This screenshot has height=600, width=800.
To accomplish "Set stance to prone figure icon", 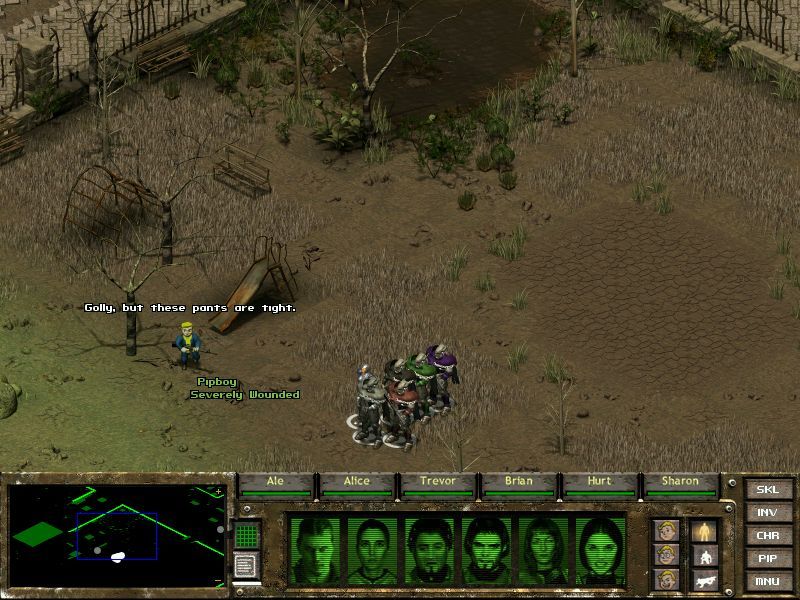I will (704, 579).
